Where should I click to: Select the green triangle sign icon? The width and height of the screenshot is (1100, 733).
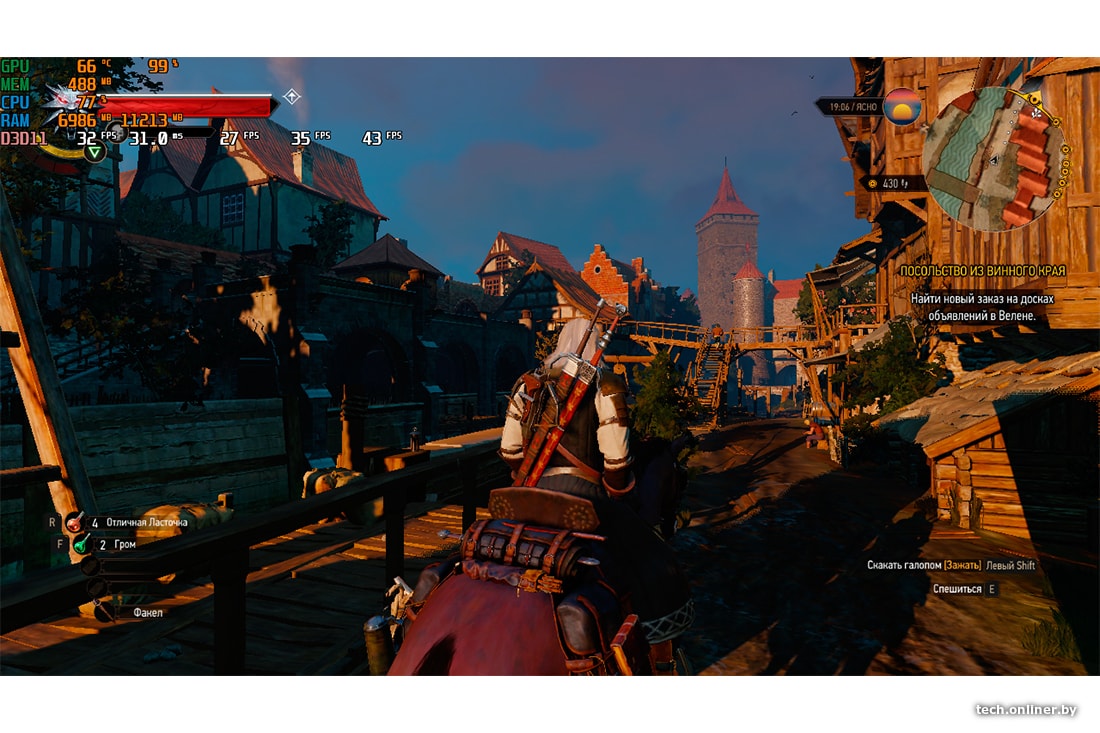pyautogui.click(x=94, y=152)
